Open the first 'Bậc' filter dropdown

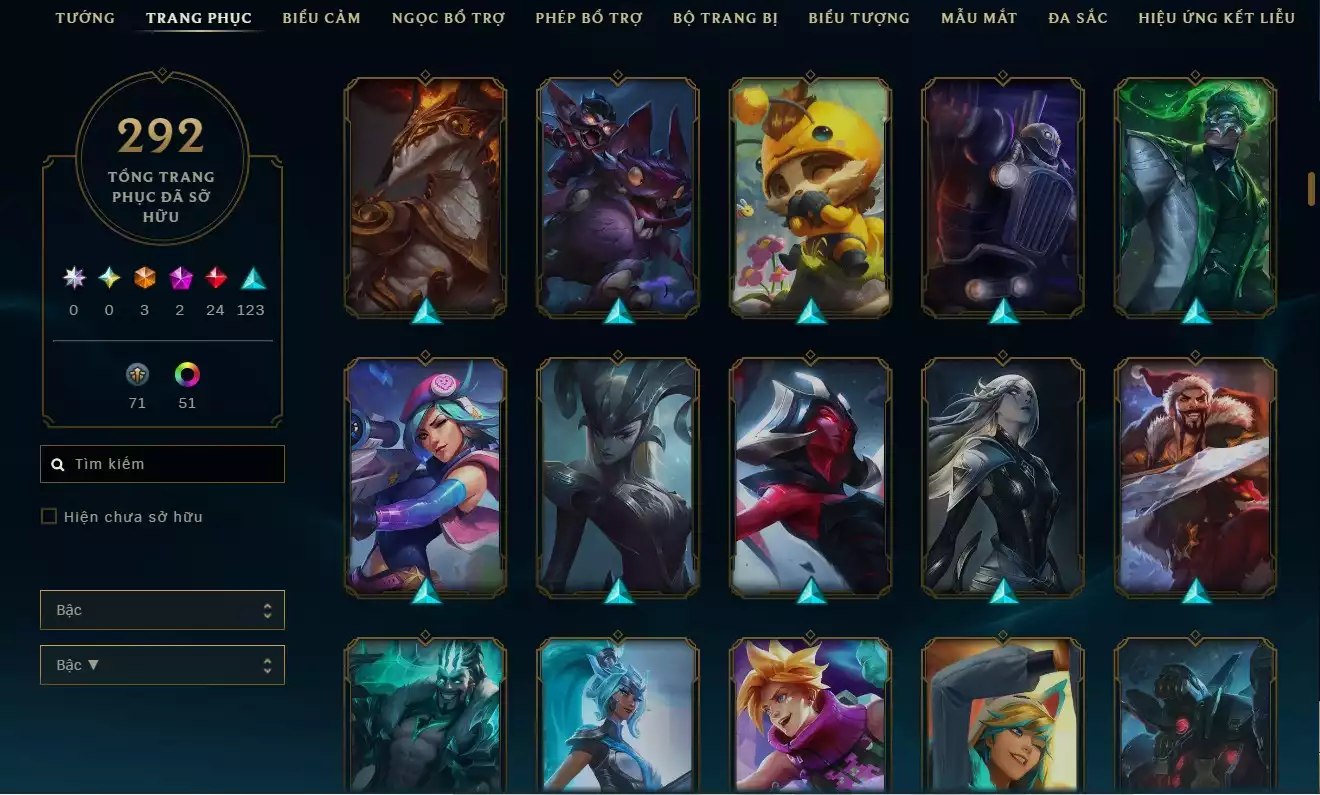coord(162,609)
